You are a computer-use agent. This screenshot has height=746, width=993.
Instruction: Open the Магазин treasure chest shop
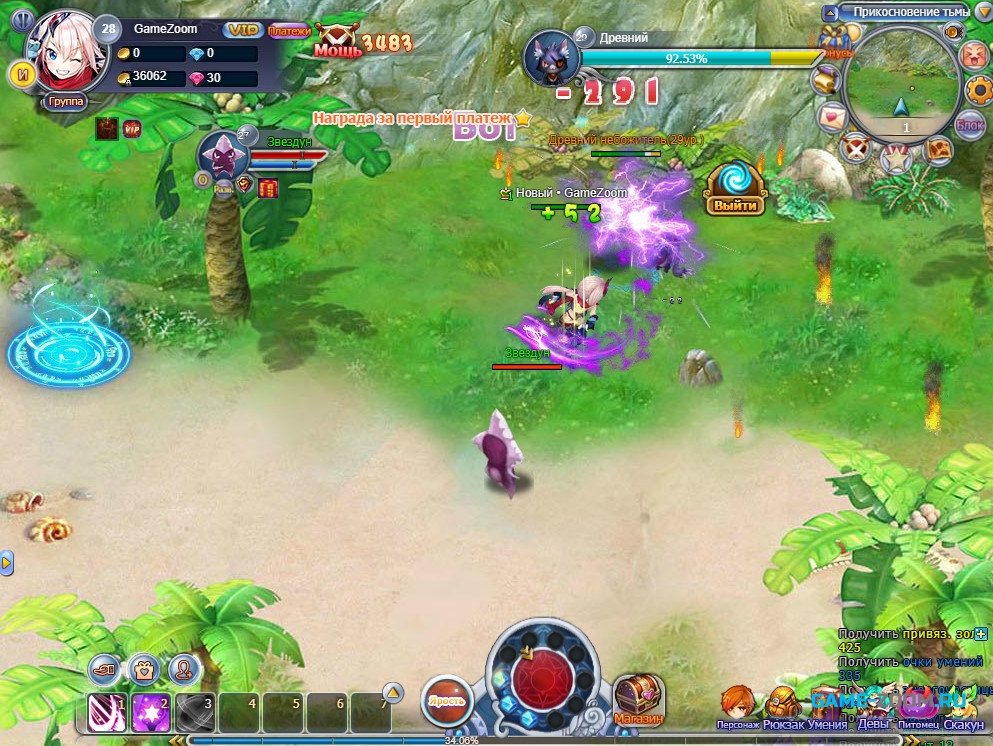click(639, 696)
